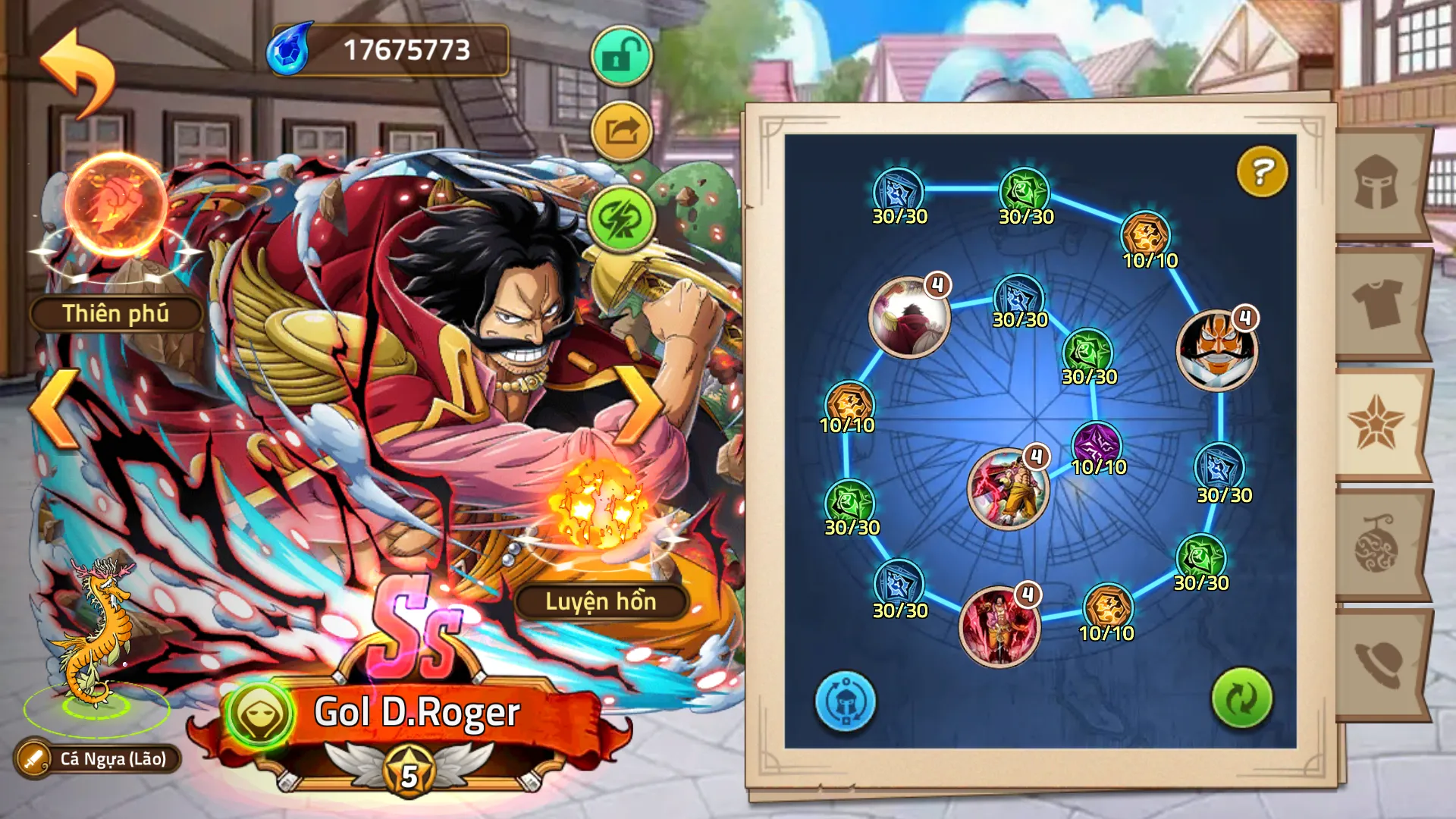
Task: Click the green refresh arrows button
Action: coord(1241,698)
